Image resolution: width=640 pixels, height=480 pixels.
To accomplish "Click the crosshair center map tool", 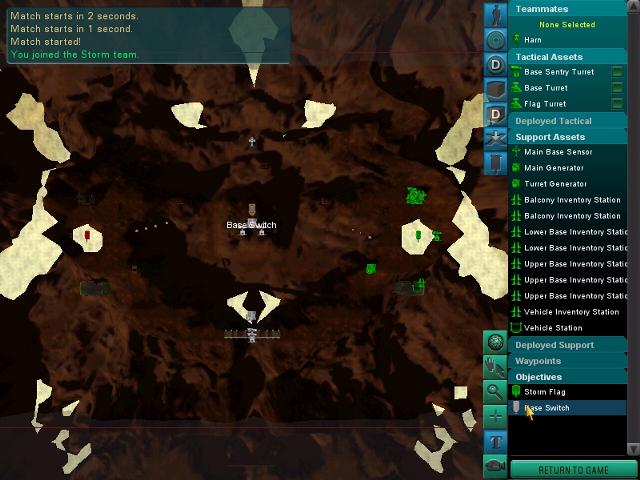I will [x=495, y=415].
